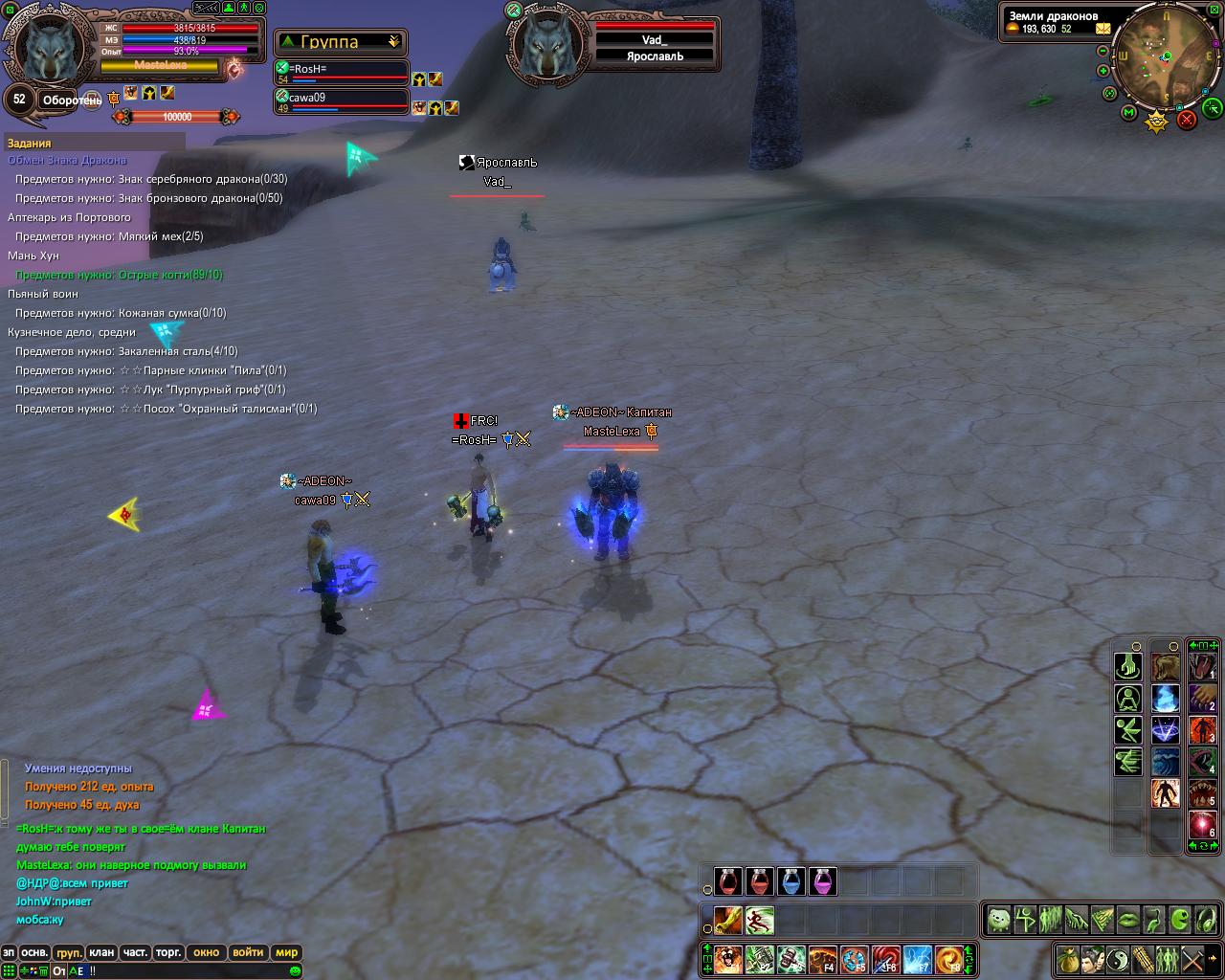
Task: Expand the Группа party panel dropdown
Action: click(x=393, y=42)
